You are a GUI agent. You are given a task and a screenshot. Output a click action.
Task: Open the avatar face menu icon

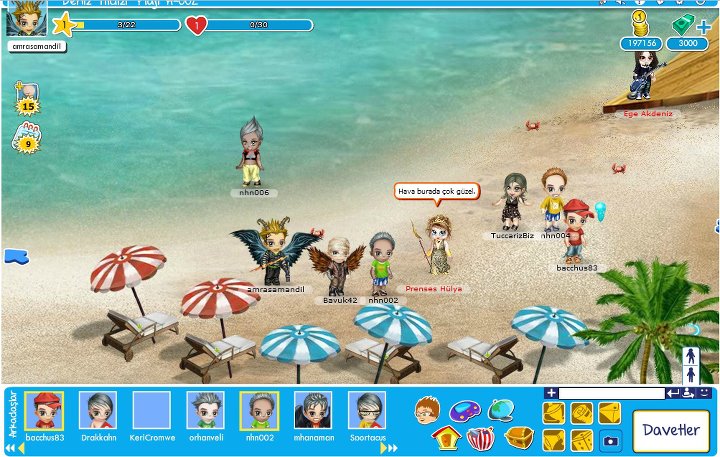[427, 409]
